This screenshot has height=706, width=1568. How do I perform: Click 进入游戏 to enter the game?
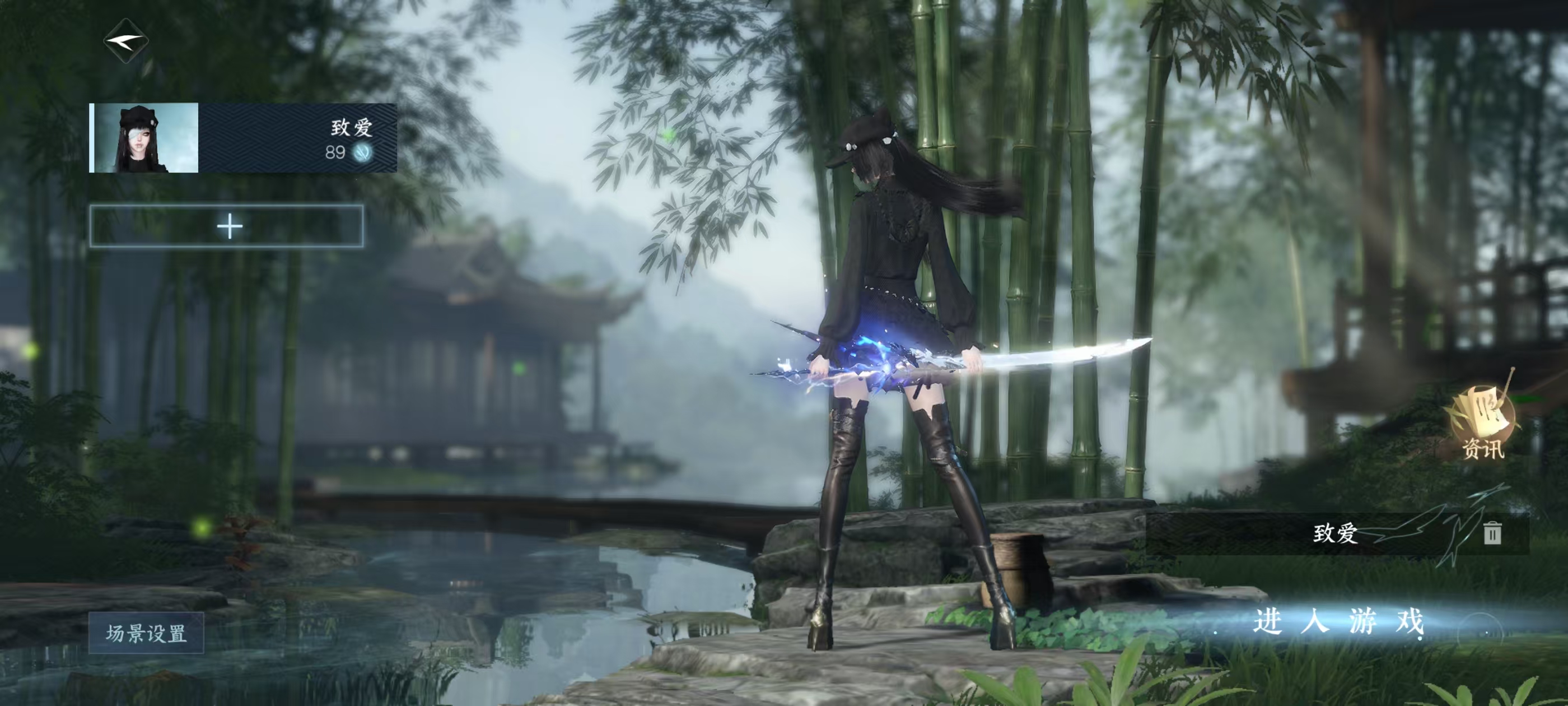click(x=1338, y=623)
